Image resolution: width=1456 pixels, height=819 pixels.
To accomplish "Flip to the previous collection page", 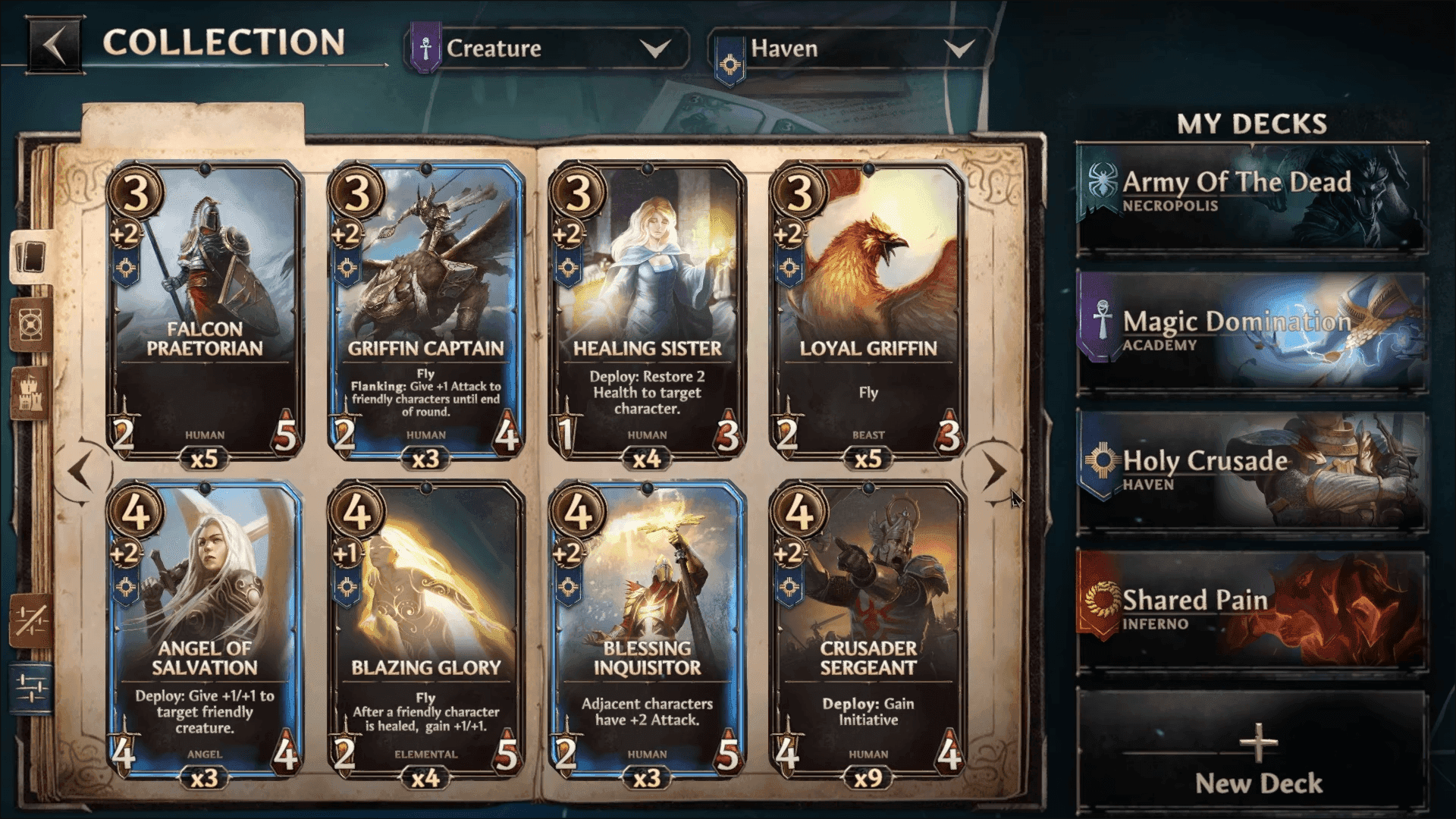I will (80, 471).
